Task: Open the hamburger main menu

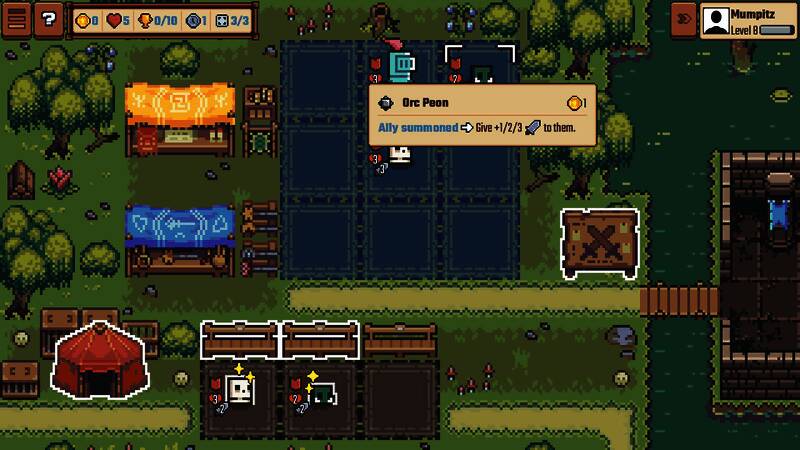Action: [16, 19]
